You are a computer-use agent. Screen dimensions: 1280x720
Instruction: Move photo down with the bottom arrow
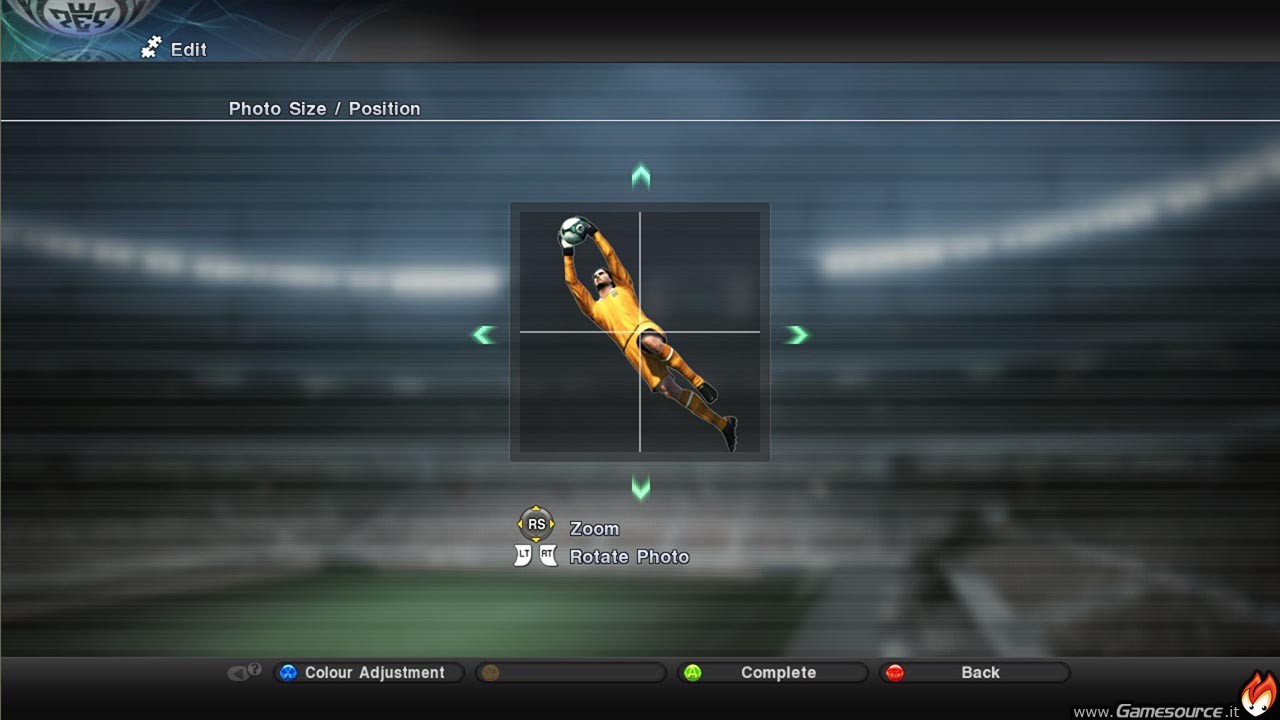click(641, 488)
